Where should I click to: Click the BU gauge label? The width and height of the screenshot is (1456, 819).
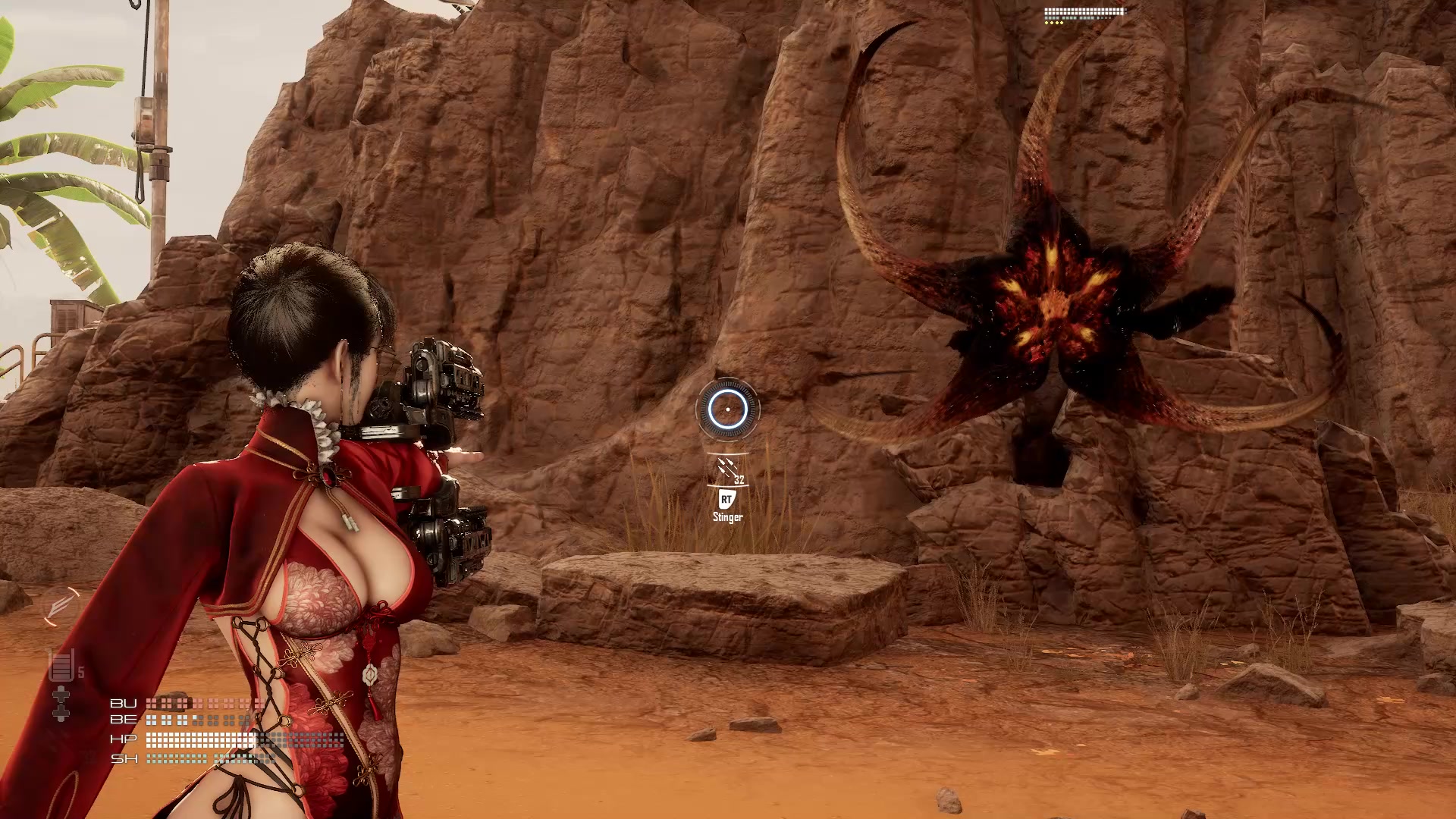[124, 704]
